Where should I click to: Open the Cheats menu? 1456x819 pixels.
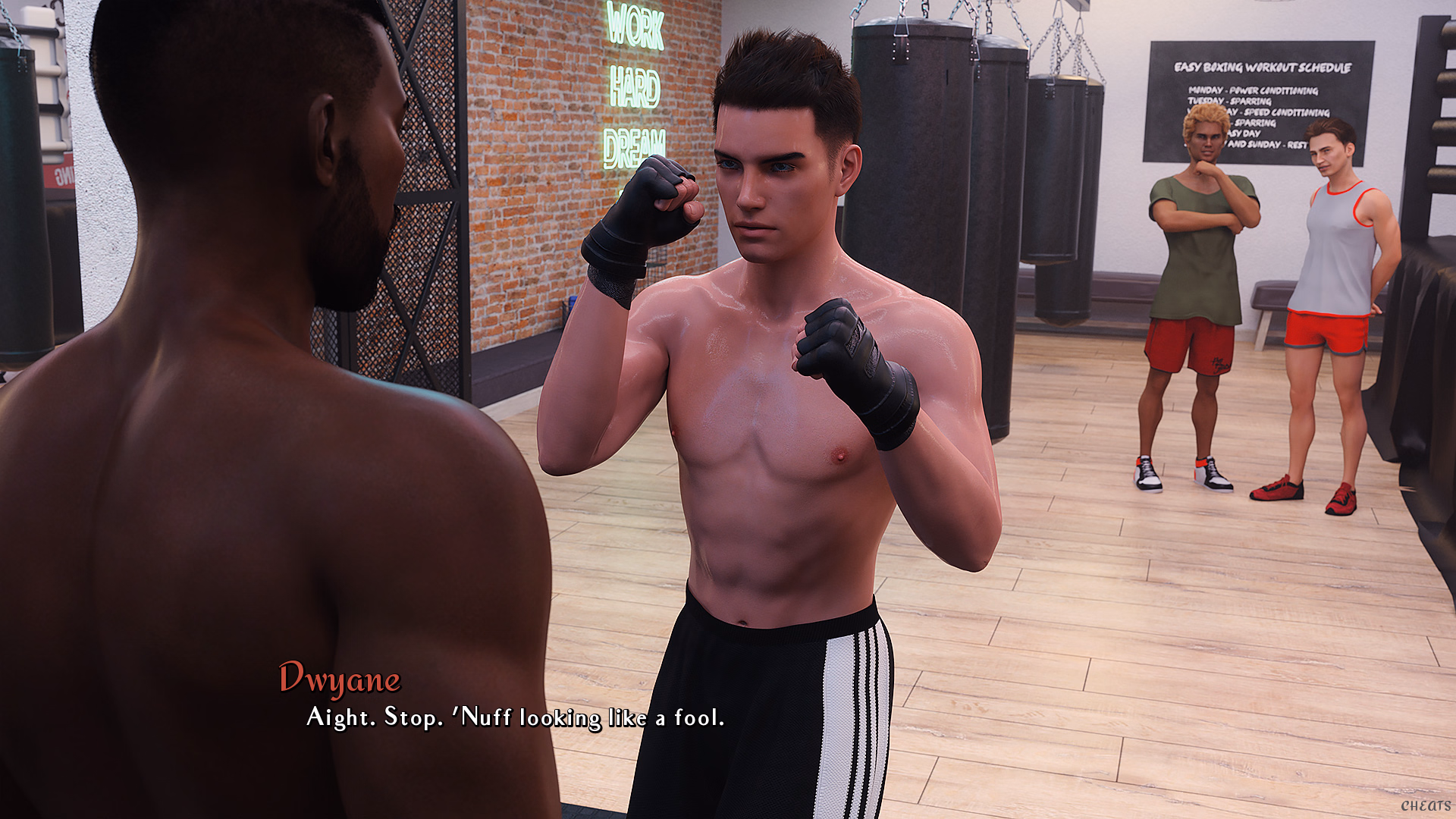[x=1425, y=805]
